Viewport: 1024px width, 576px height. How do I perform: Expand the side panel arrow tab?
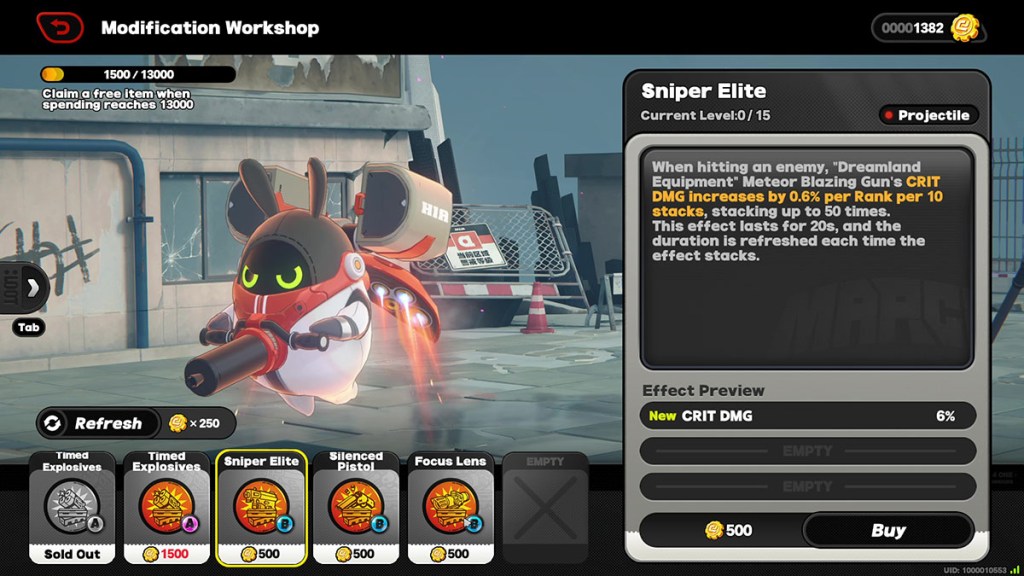30,289
